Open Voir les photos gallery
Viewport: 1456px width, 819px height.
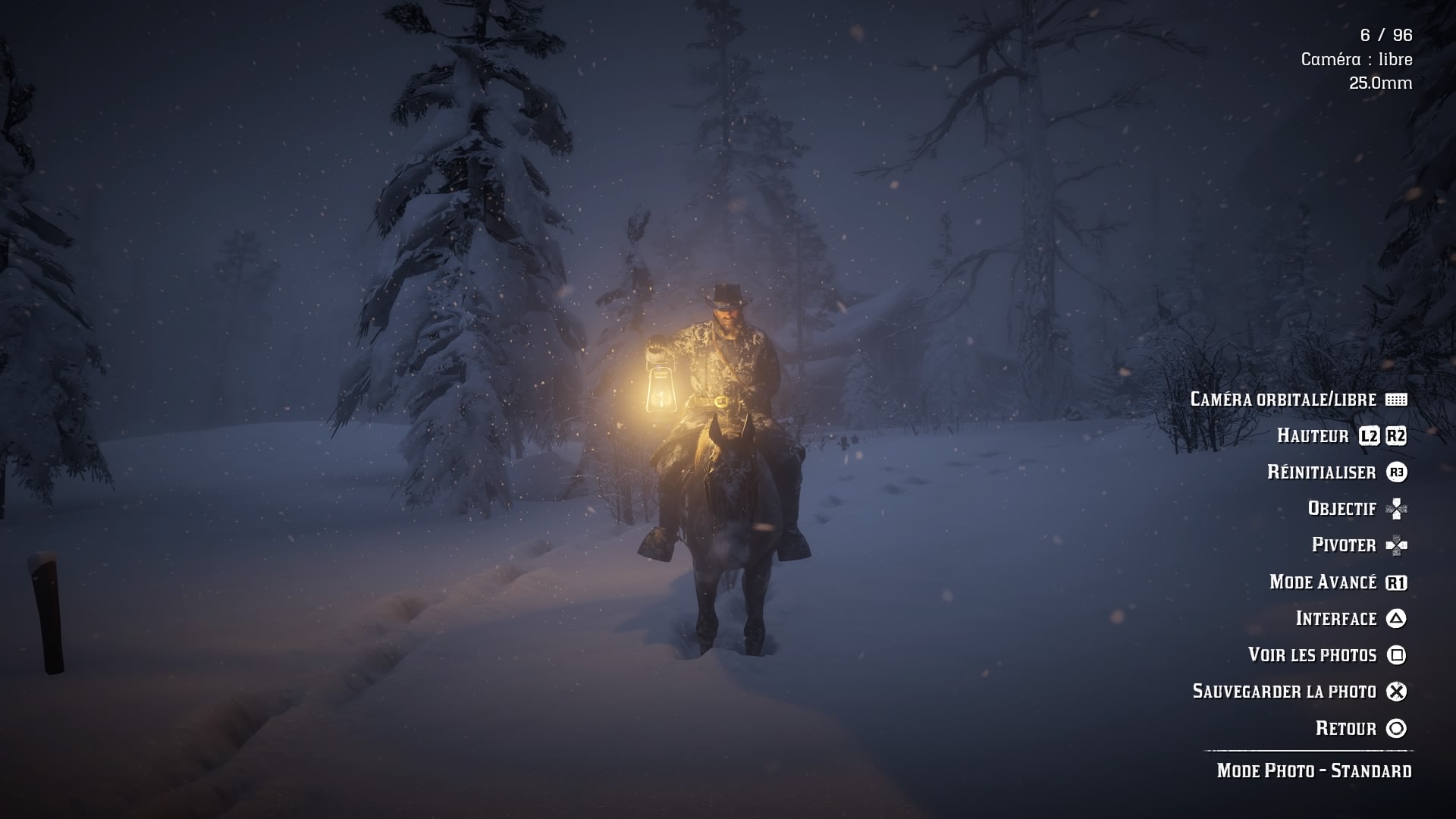tap(1312, 654)
